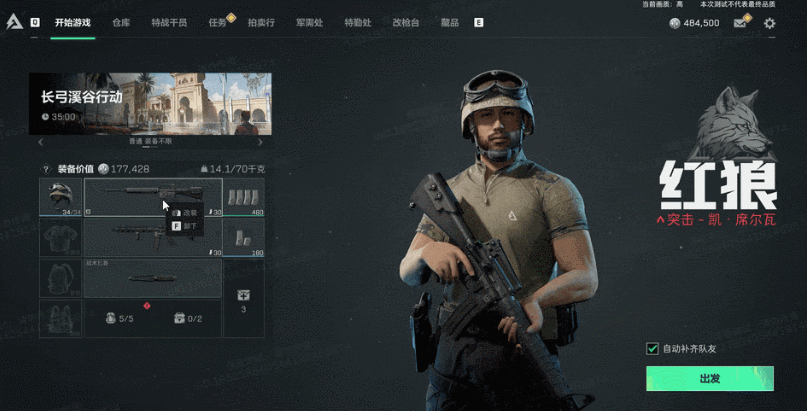This screenshot has height=411, width=807.
Task: Go to the 拍卖行 auction house tab
Action: [261, 22]
